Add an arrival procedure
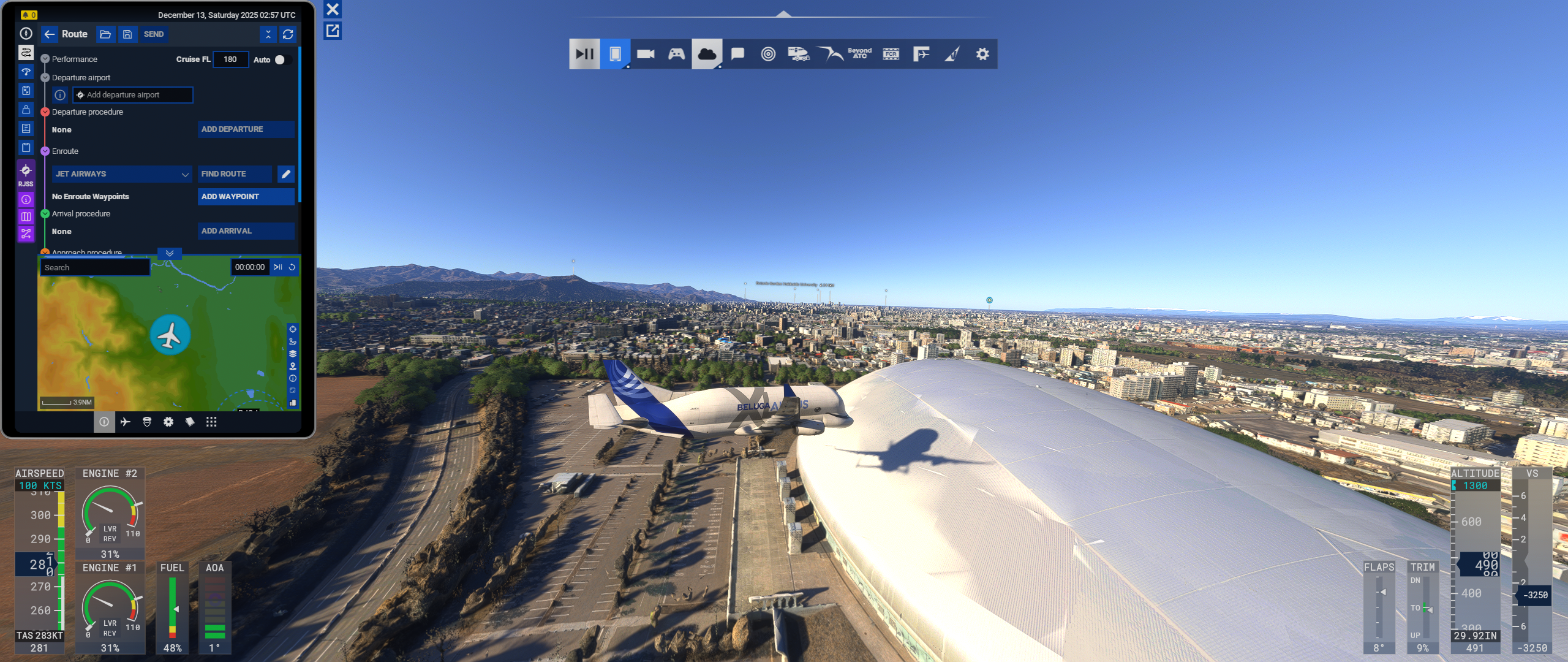Screen dimensions: 1568x662 click(246, 231)
